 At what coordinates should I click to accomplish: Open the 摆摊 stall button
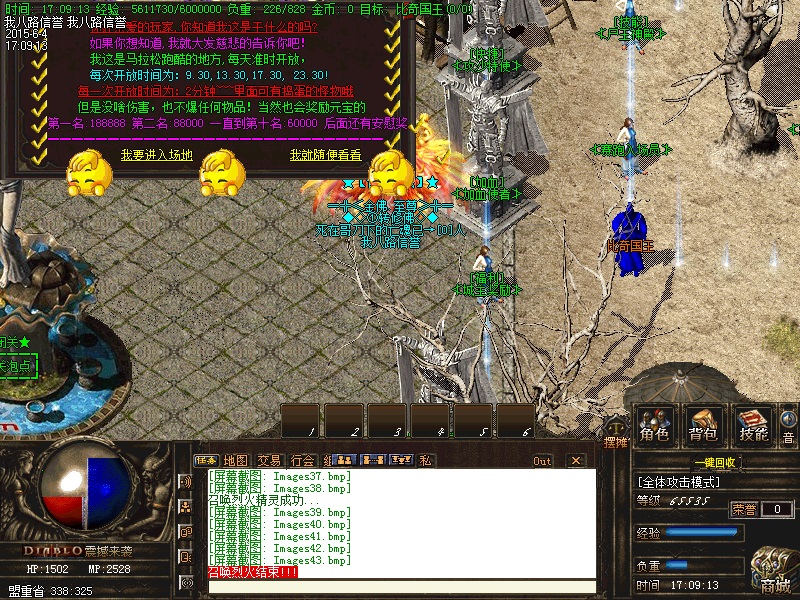[616, 441]
